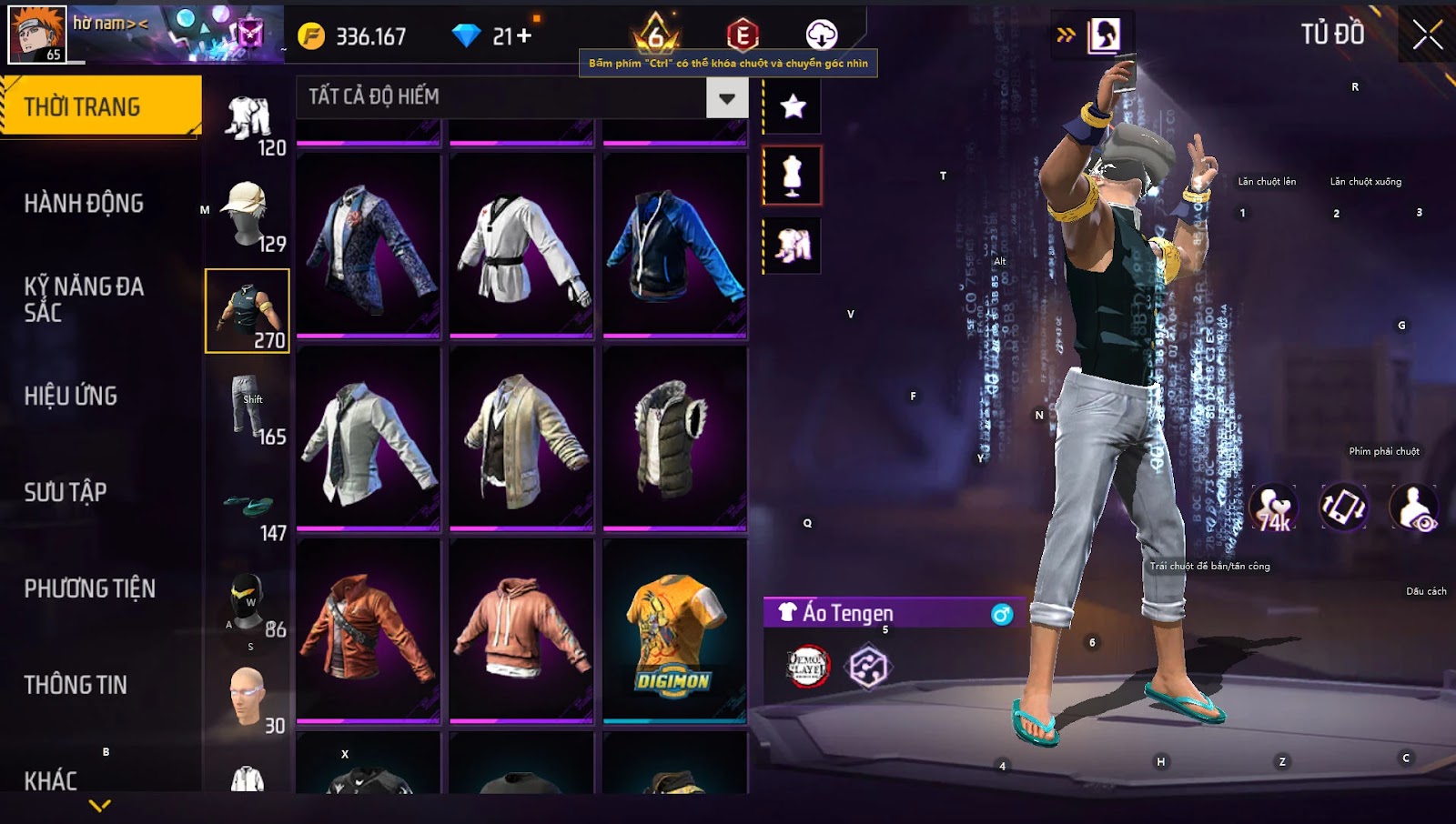Open Phương Tiện vehicles section
1456x824 pixels.
(x=89, y=588)
